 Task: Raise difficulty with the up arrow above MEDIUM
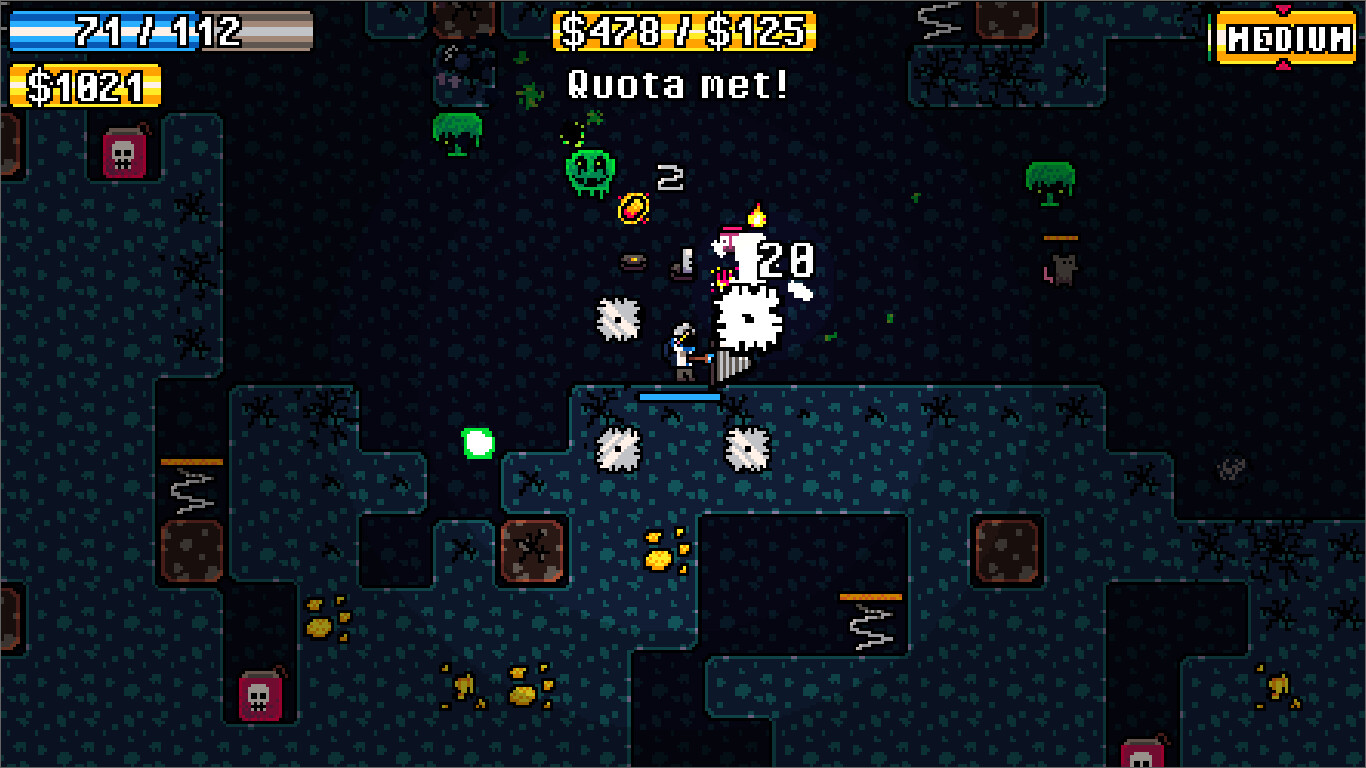[1284, 7]
